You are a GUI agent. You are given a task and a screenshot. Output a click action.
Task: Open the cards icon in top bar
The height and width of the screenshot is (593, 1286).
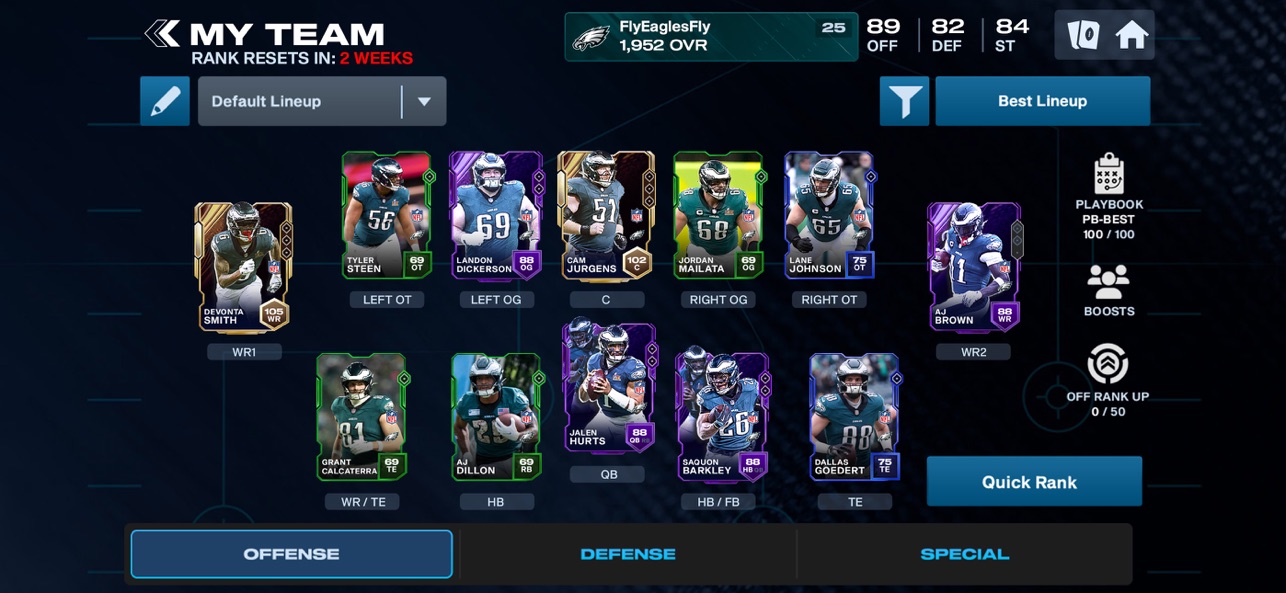coord(1083,35)
